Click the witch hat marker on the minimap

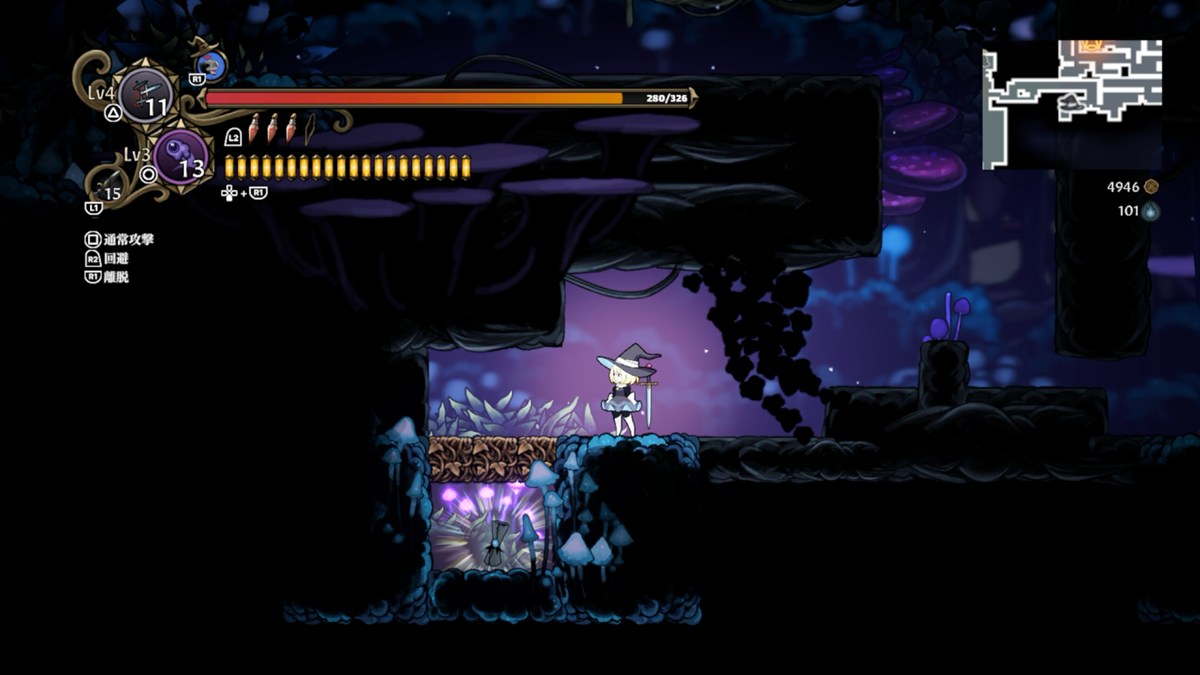1070,101
